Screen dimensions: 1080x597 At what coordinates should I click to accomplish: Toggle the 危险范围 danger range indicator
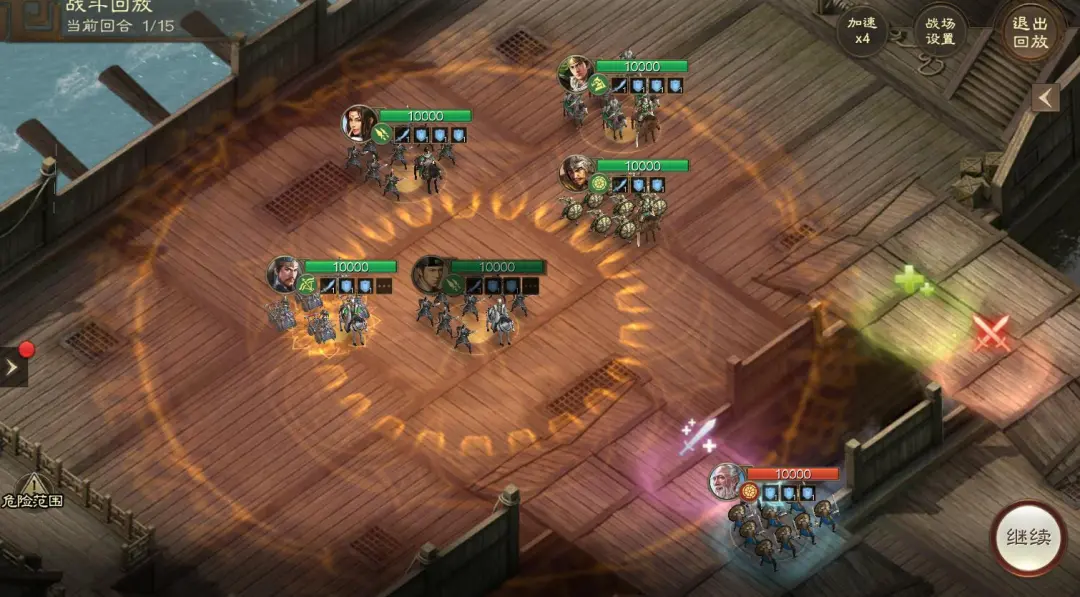pyautogui.click(x=32, y=490)
